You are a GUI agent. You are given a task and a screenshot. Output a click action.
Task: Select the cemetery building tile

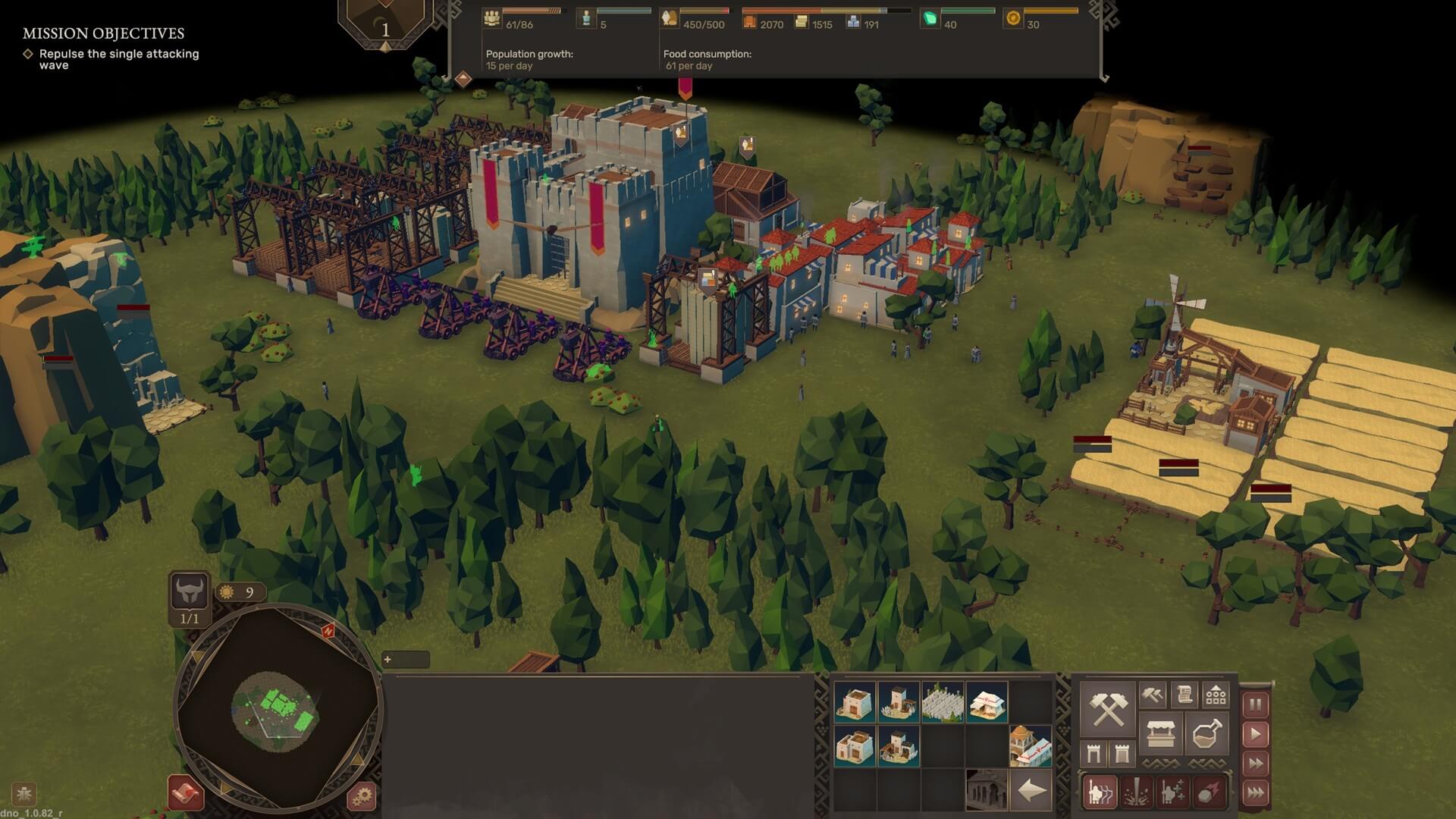(x=943, y=701)
